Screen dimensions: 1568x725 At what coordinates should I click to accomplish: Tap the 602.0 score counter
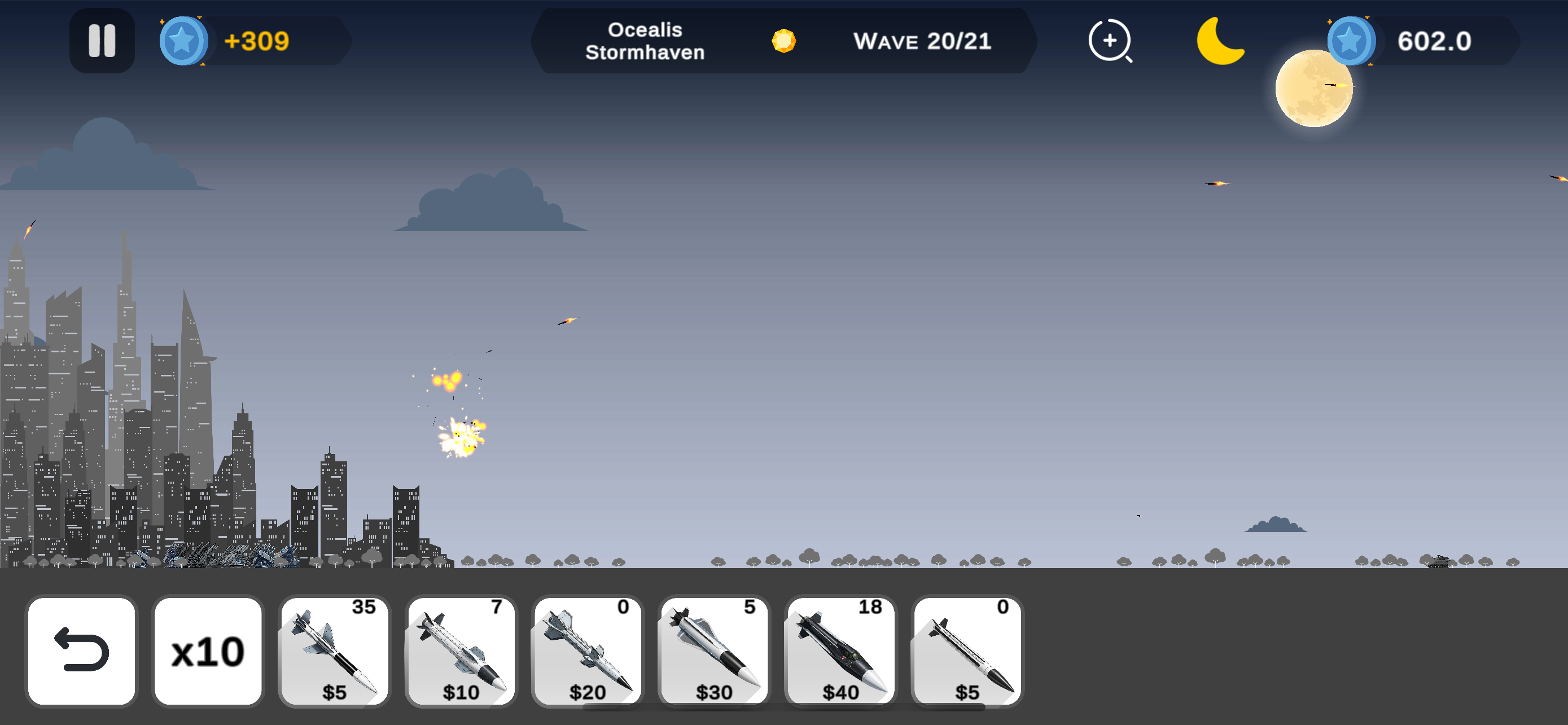point(1434,41)
